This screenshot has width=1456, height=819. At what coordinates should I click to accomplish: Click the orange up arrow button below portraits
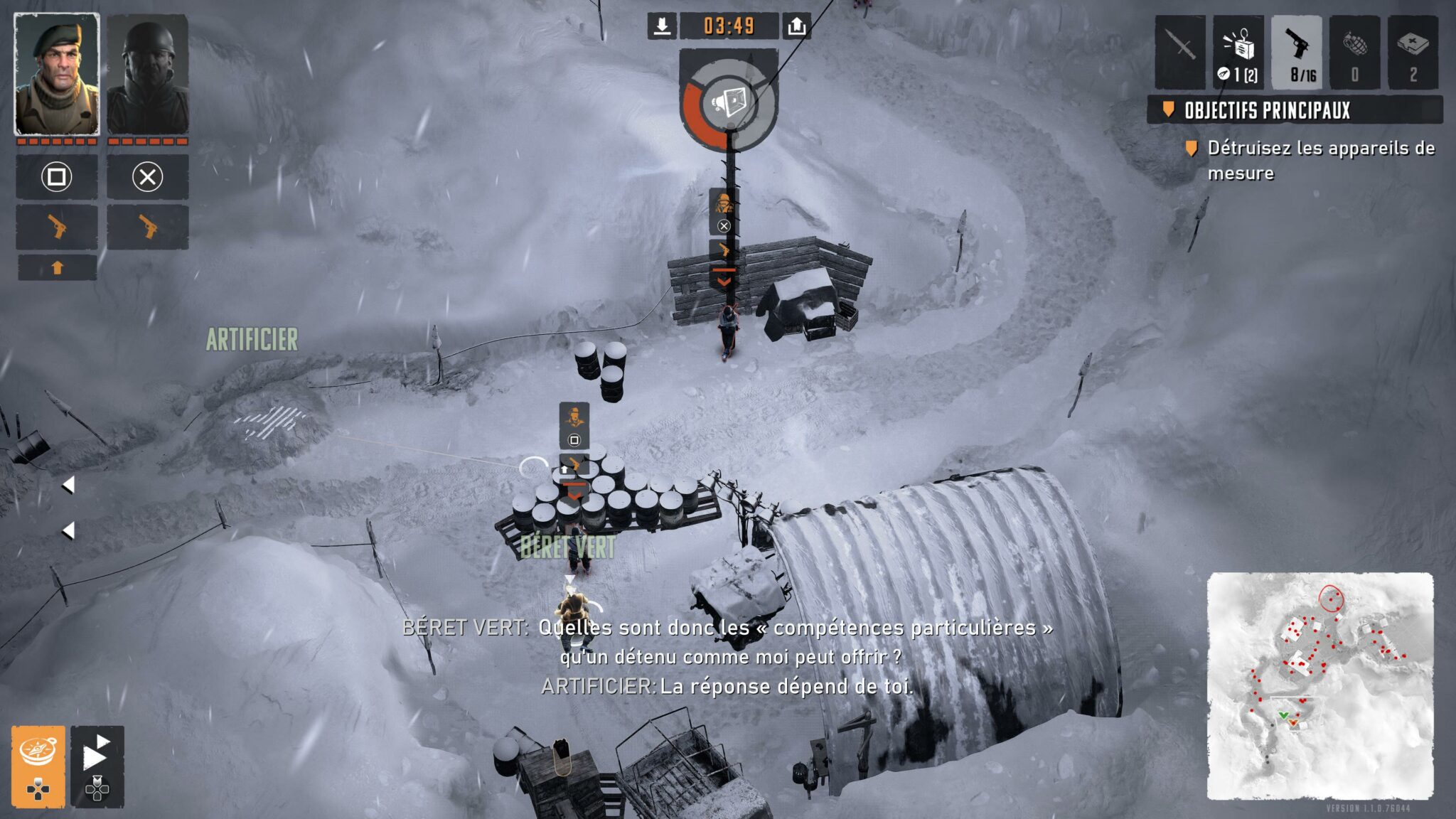click(x=58, y=268)
